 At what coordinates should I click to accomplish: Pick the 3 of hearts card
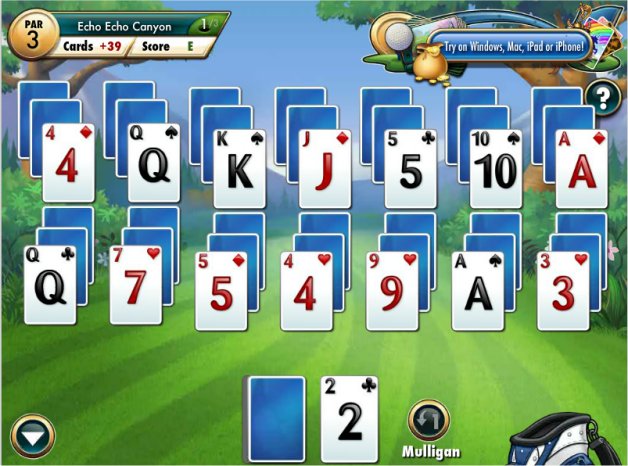point(564,290)
